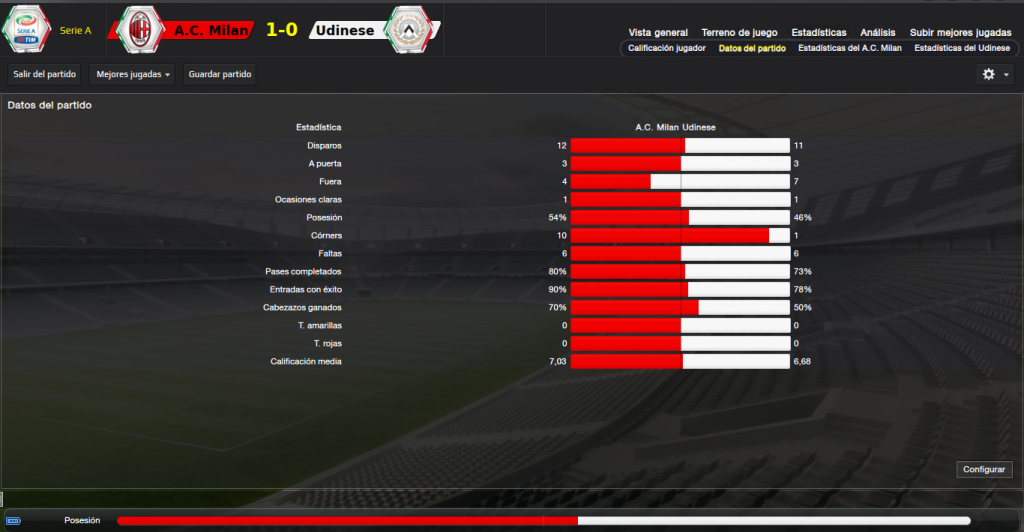Click the A.C. Milan team name banner

click(209, 31)
